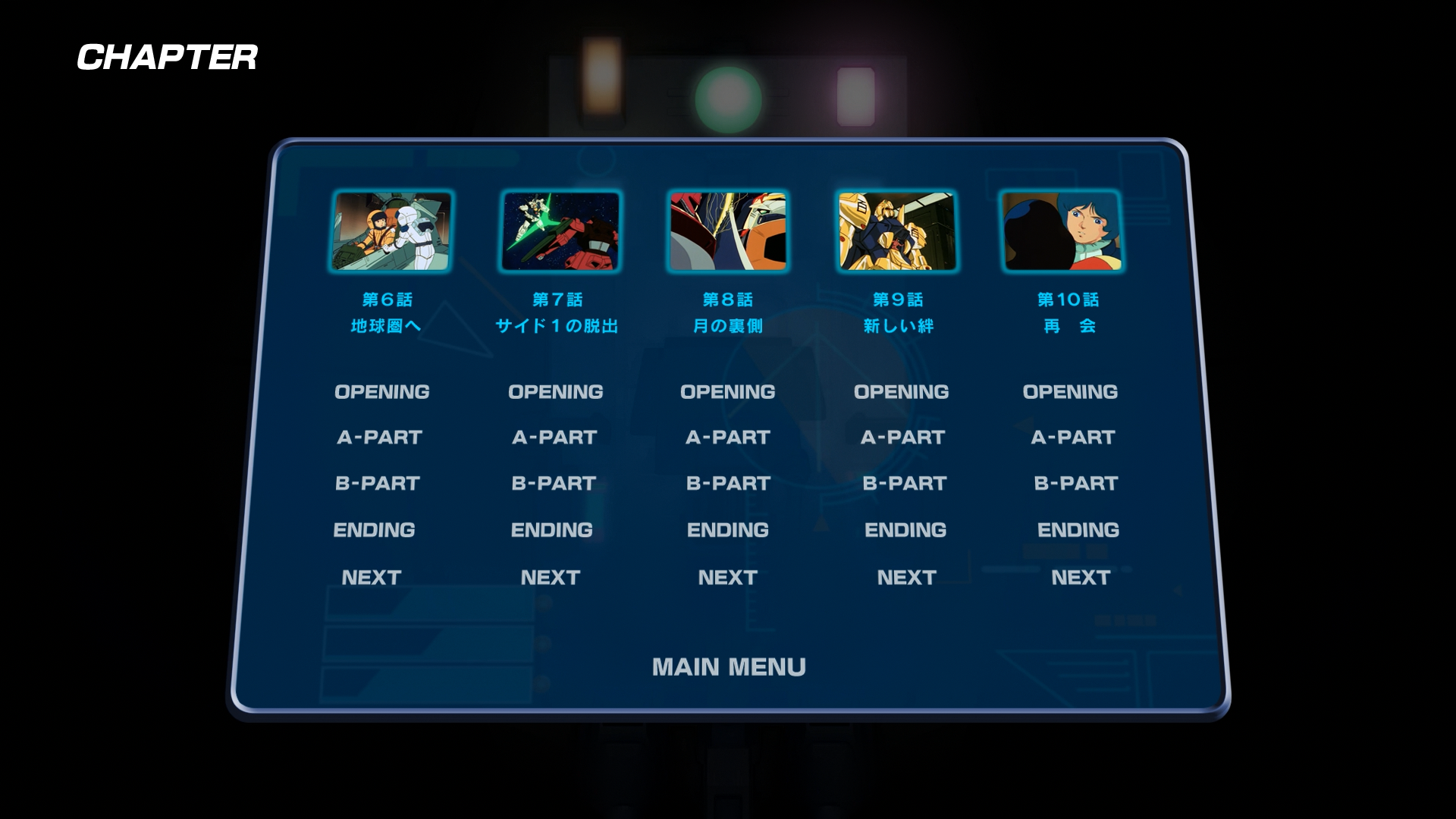
Task: Select the episode 6 thumbnail
Action: (x=392, y=231)
